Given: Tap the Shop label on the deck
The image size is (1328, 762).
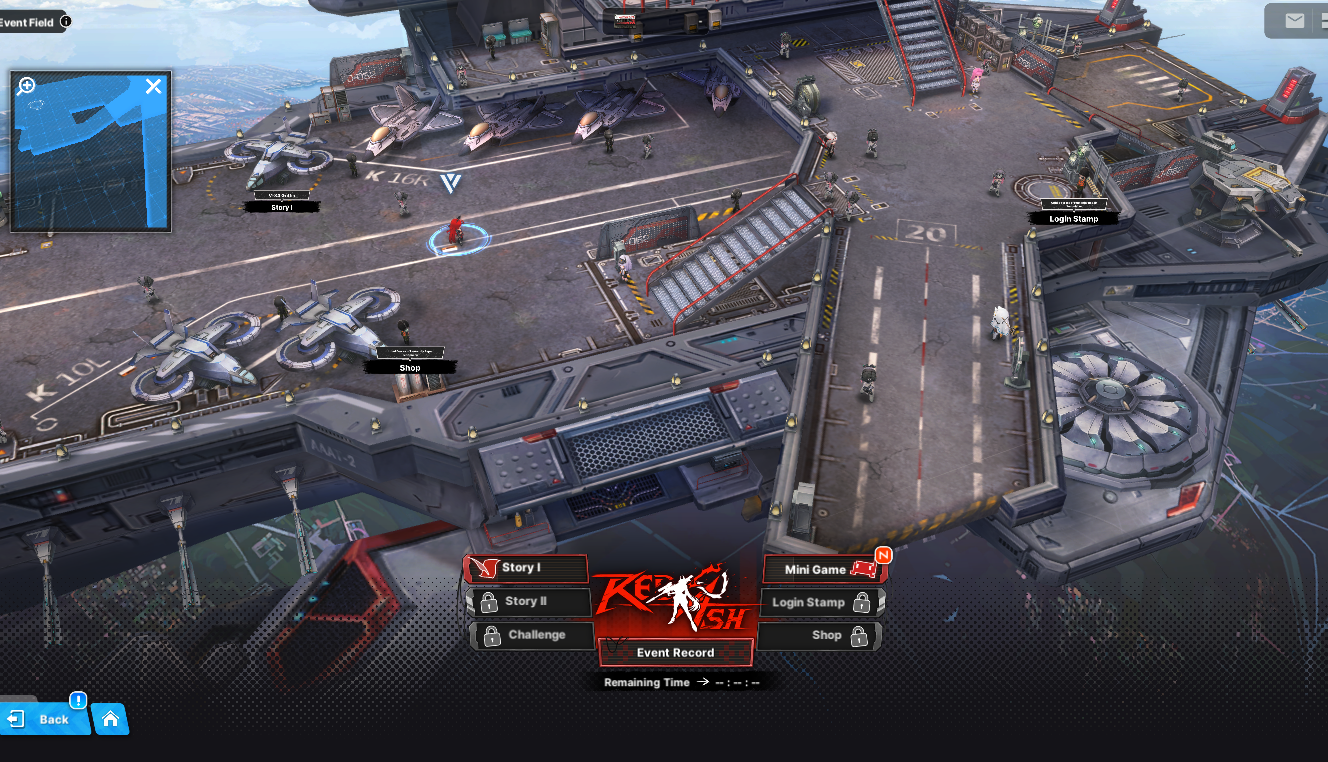Looking at the screenshot, I should coord(410,367).
